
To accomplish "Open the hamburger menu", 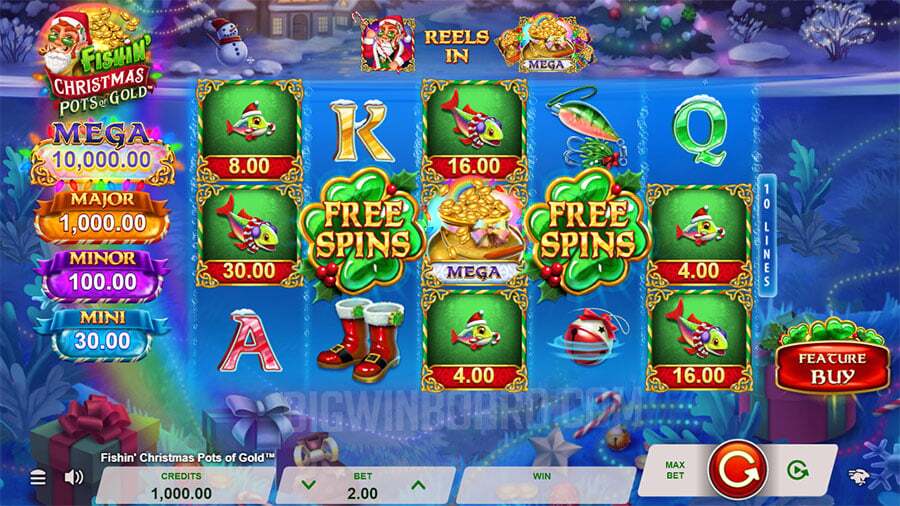I will (x=38, y=478).
